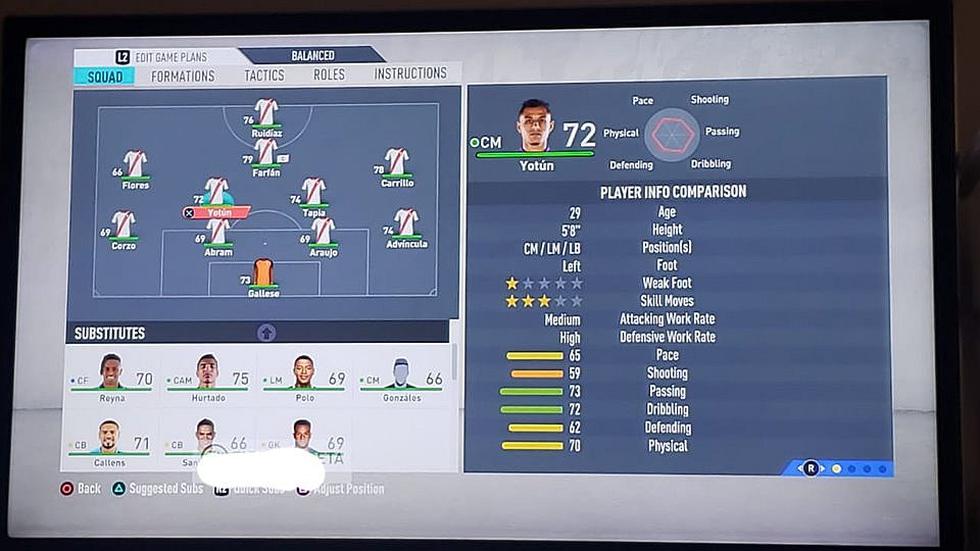The height and width of the screenshot is (551, 980).
Task: Select substitute Reyna card
Action: (x=112, y=378)
